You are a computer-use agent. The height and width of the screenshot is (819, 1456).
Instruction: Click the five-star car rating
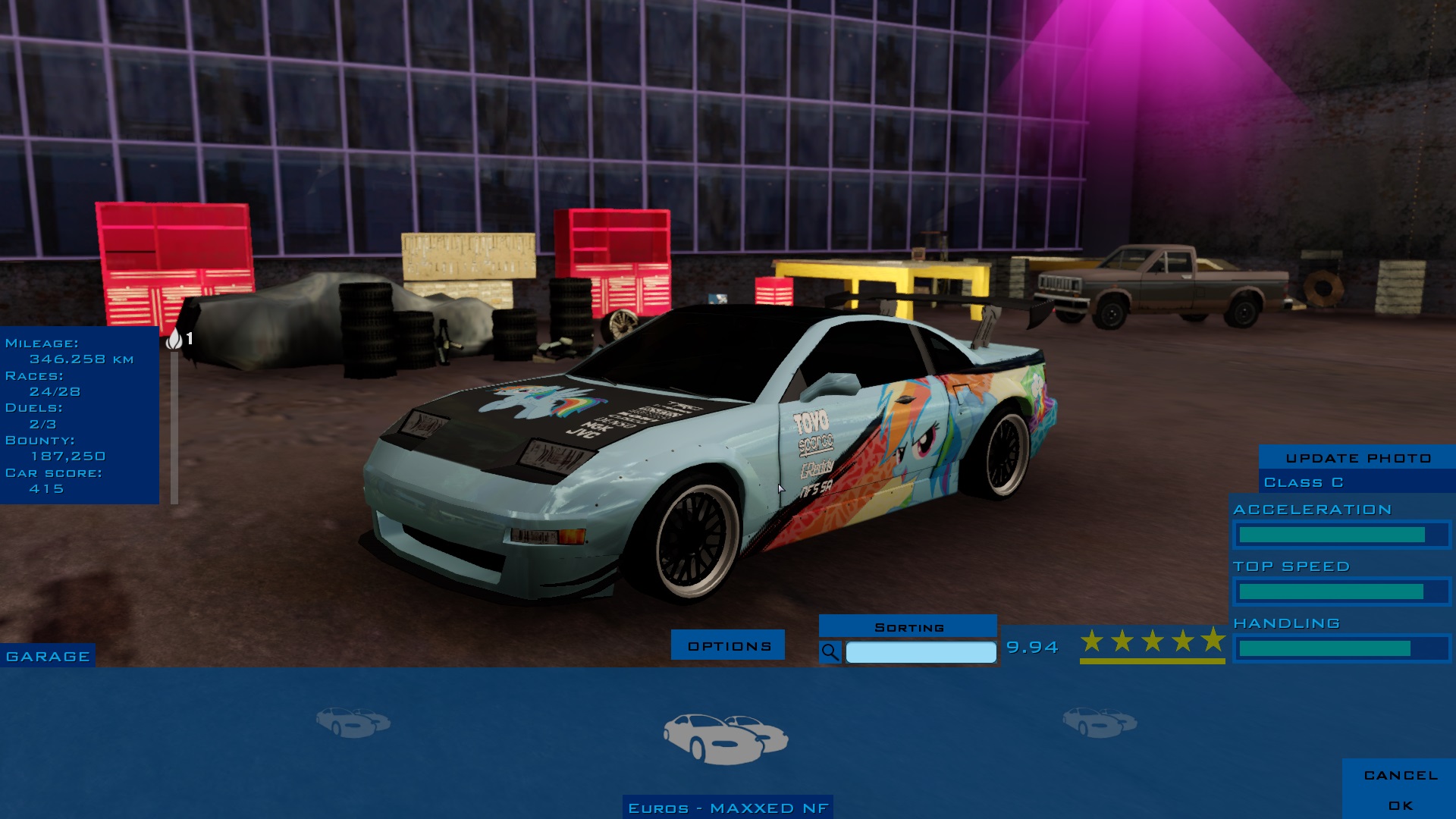click(x=1152, y=642)
